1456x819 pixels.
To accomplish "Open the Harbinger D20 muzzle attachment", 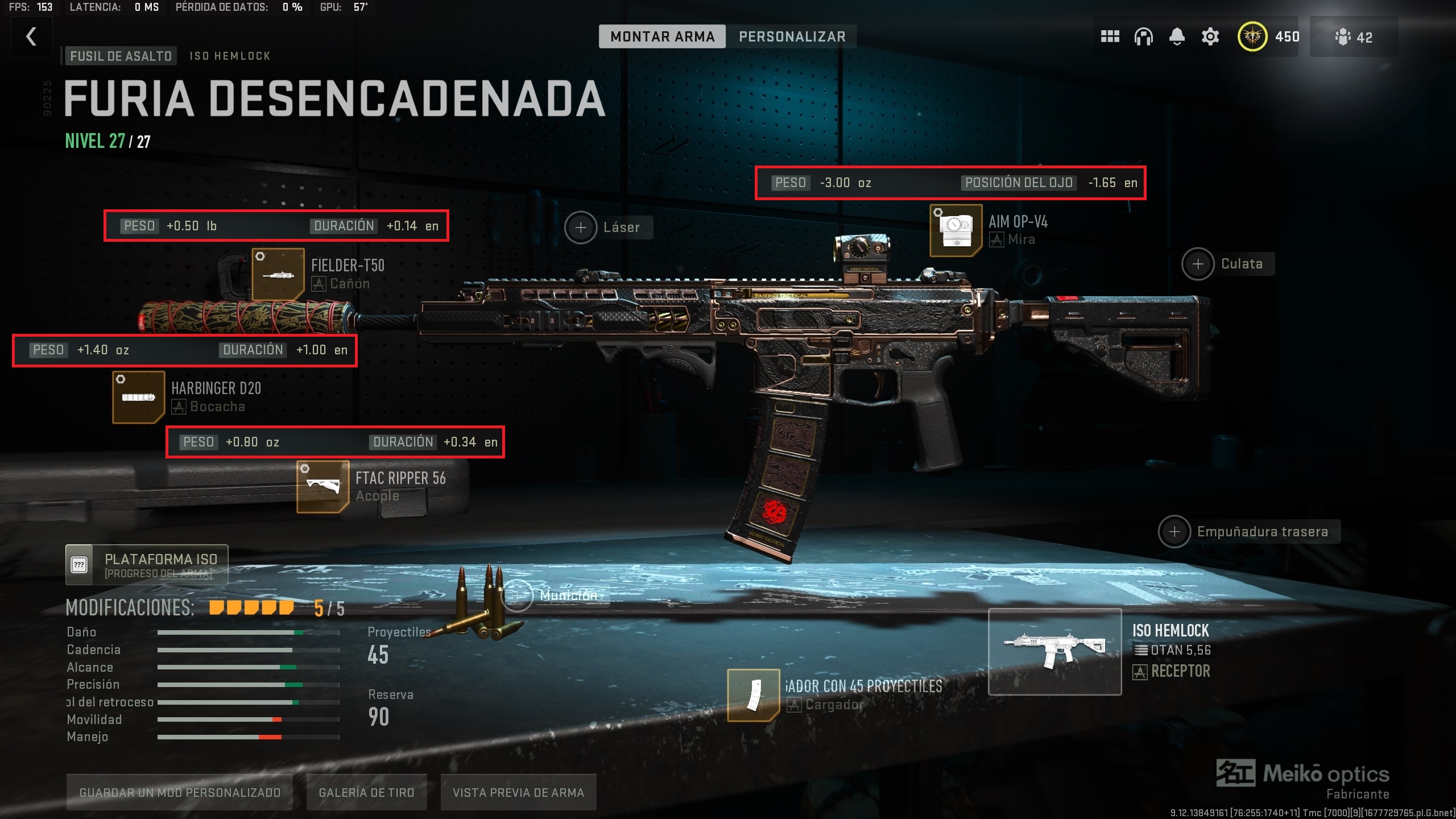I will [138, 398].
